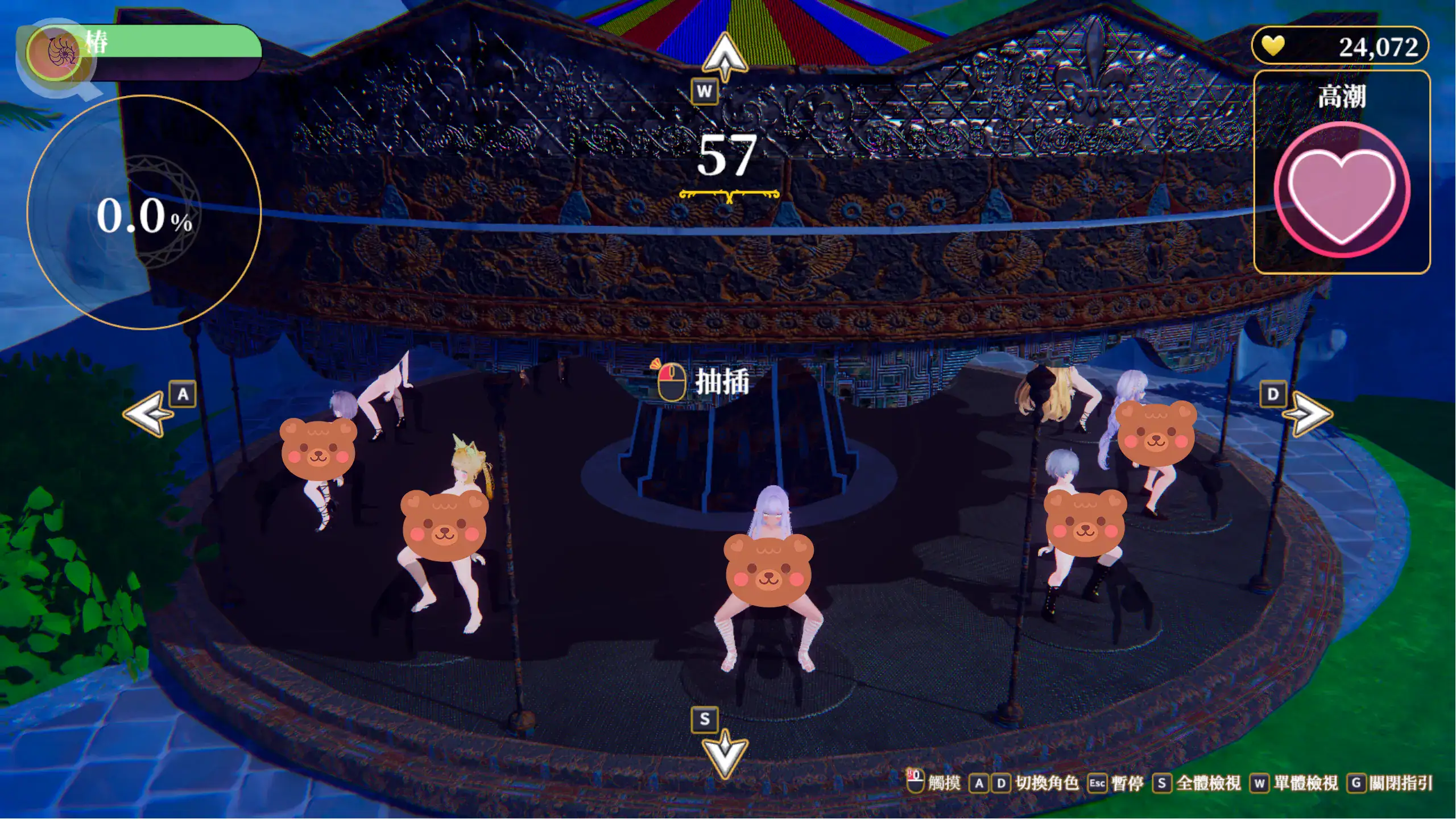Screen dimensions: 1456x819
Task: Click the large pink heart button
Action: pyautogui.click(x=1341, y=191)
